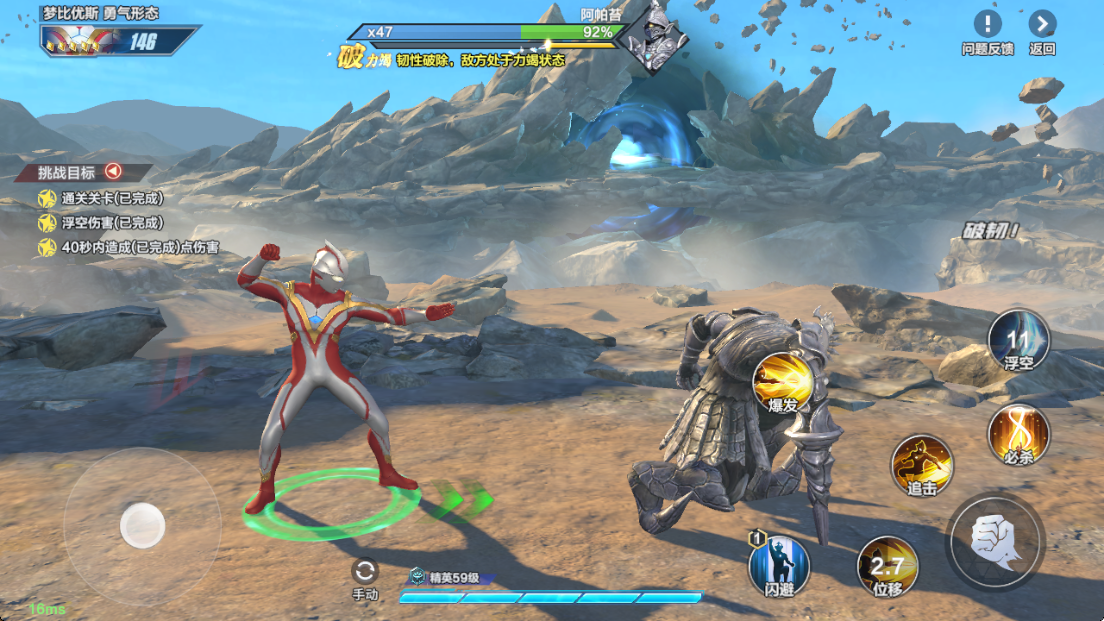Trigger the 必杀 ultimate skill

coord(1018,433)
